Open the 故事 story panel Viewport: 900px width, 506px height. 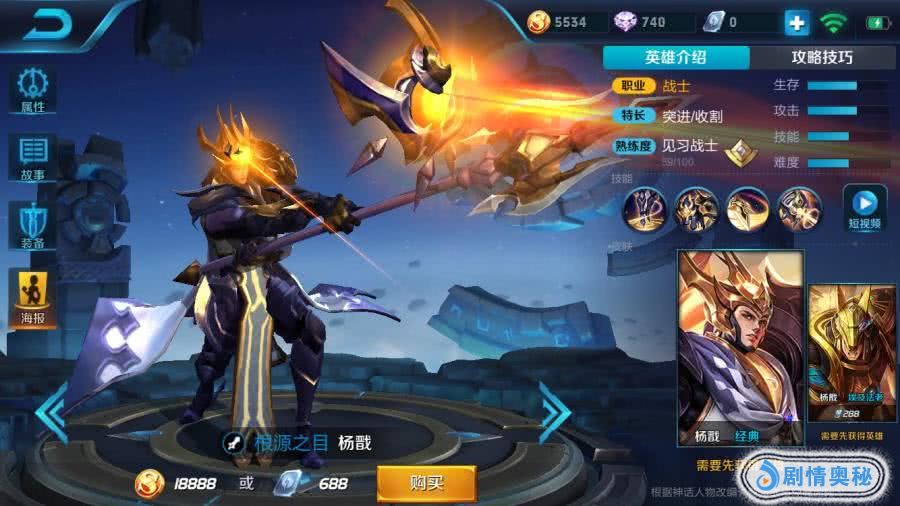[x=33, y=158]
